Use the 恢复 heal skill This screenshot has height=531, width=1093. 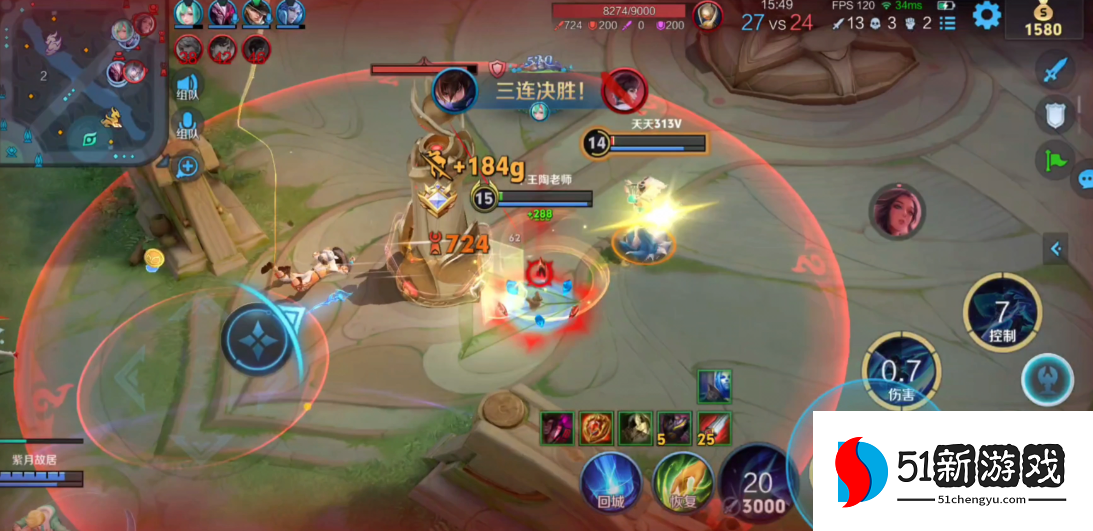click(x=683, y=481)
